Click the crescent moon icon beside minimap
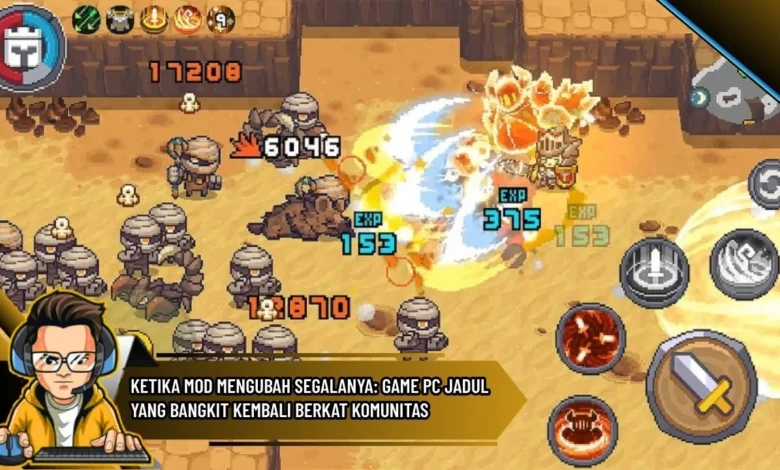The image size is (780, 470). click(699, 98)
